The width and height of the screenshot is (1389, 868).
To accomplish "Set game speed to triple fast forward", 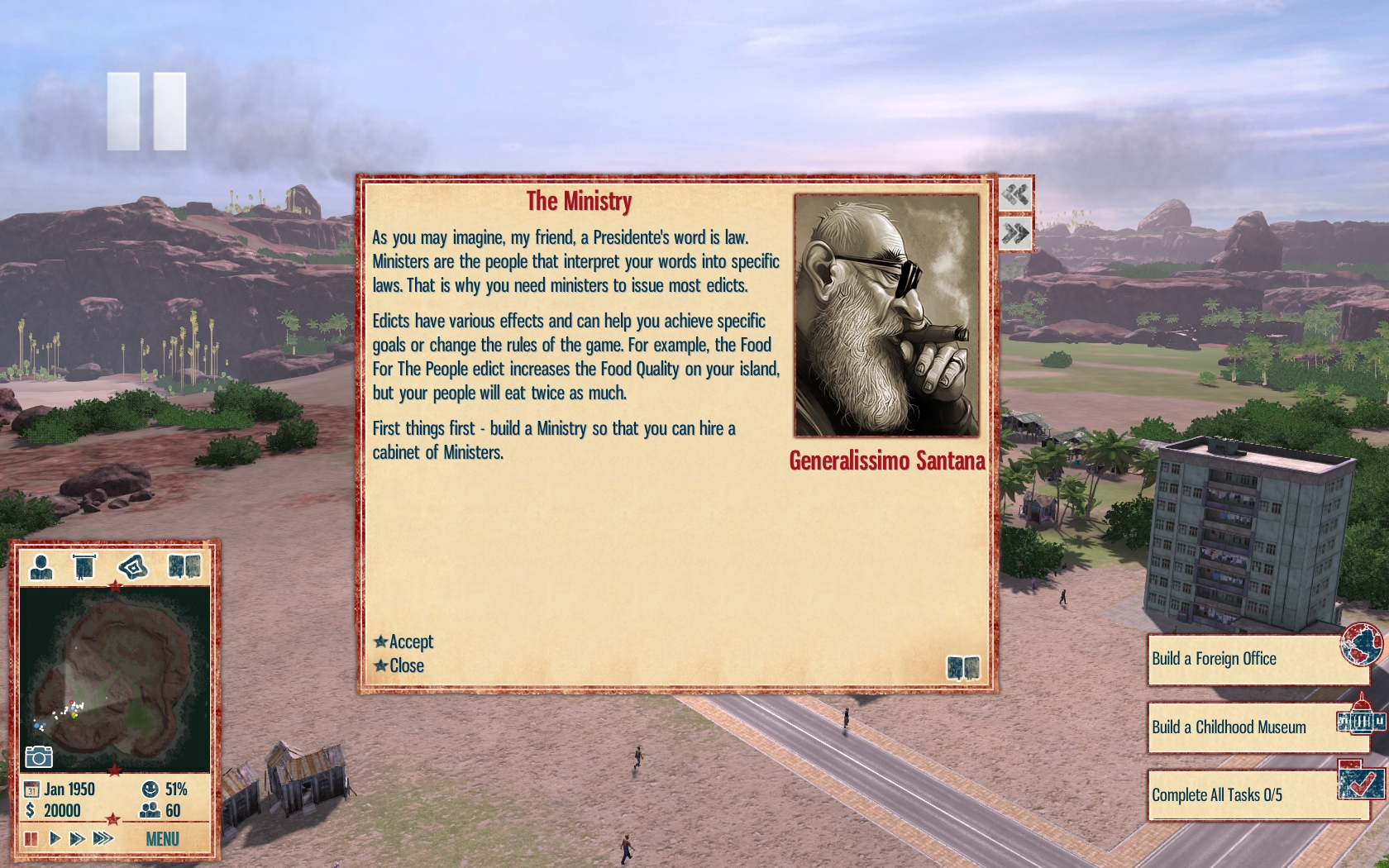I will click(103, 839).
